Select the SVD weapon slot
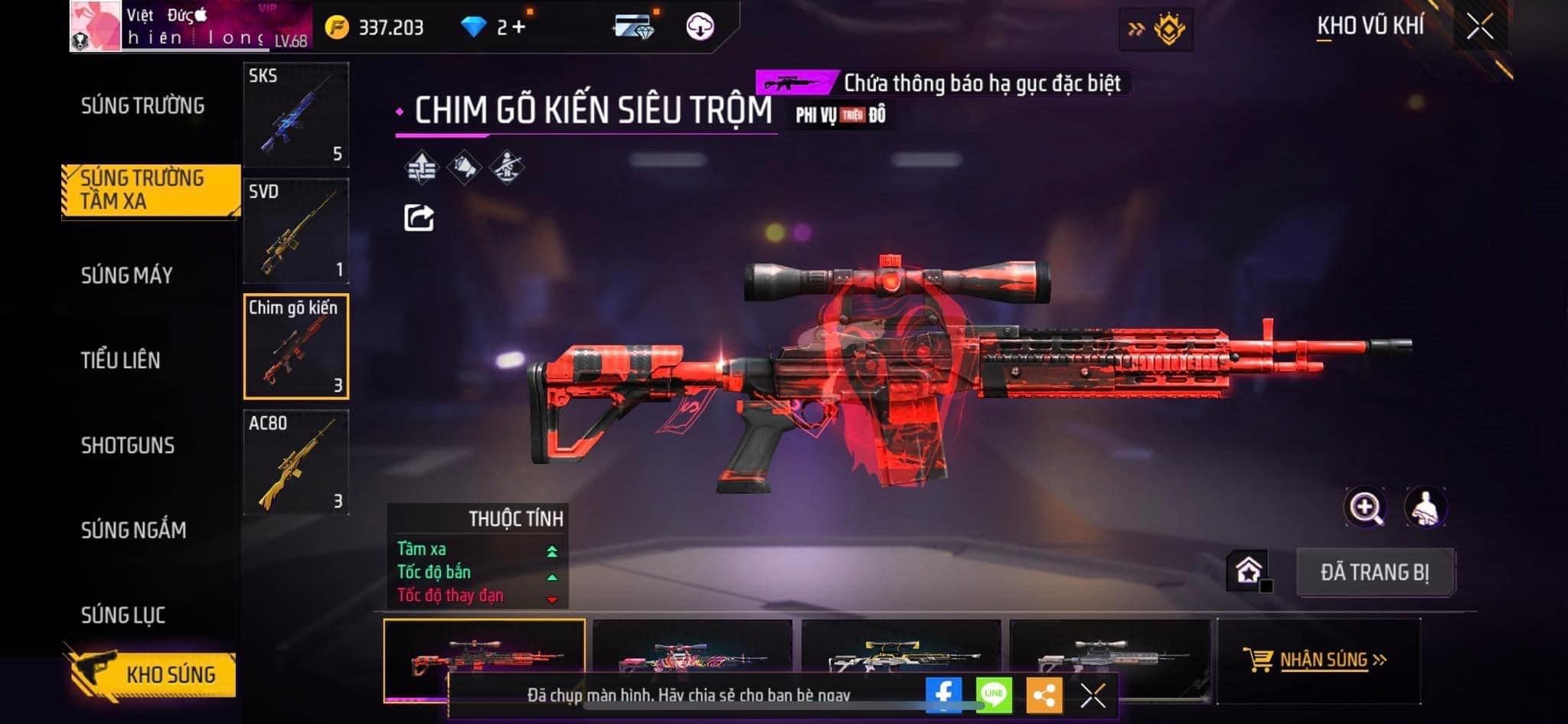 click(296, 231)
